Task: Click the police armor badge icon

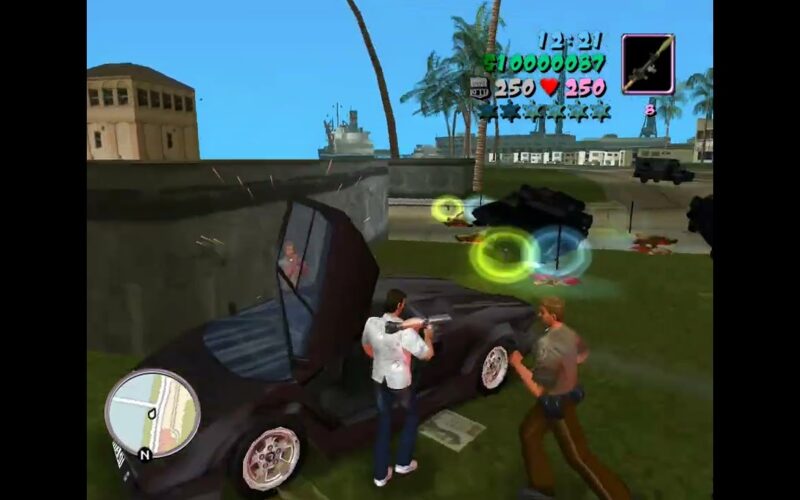Action: (x=479, y=88)
